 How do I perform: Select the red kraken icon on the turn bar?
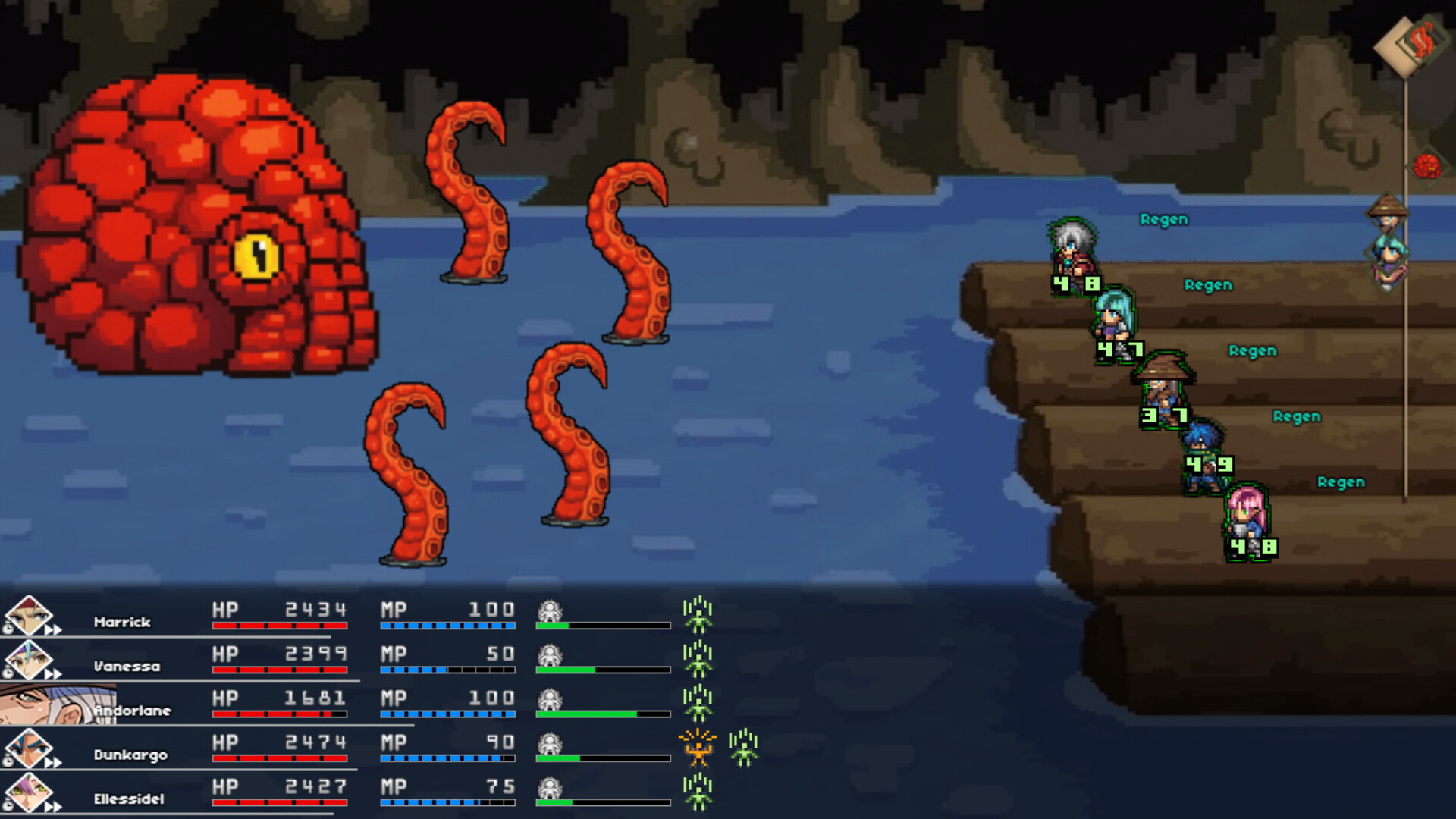coord(1426,165)
